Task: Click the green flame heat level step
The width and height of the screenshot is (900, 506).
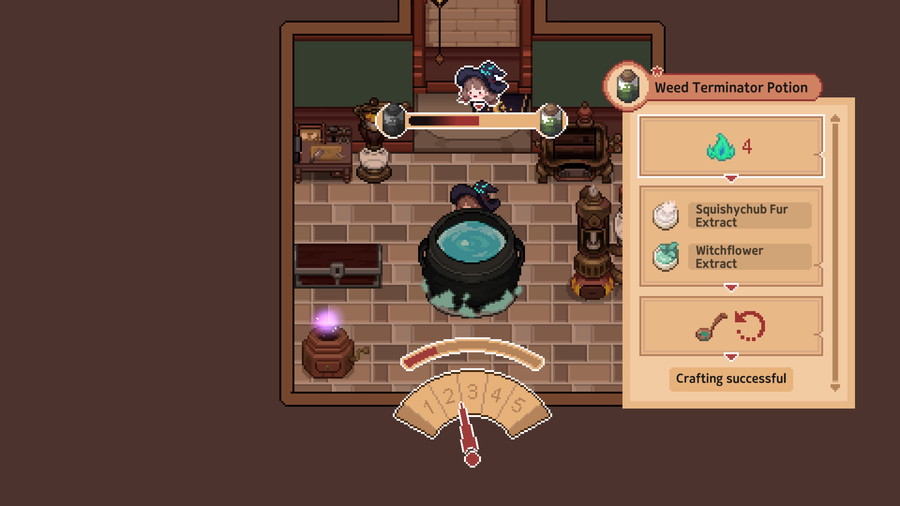Action: point(730,147)
